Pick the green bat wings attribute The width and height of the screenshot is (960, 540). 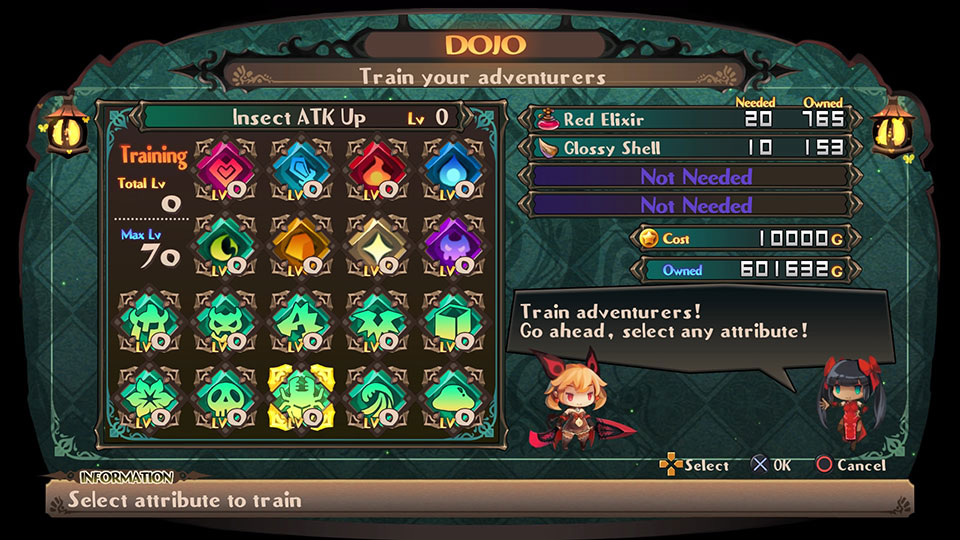(x=374, y=320)
